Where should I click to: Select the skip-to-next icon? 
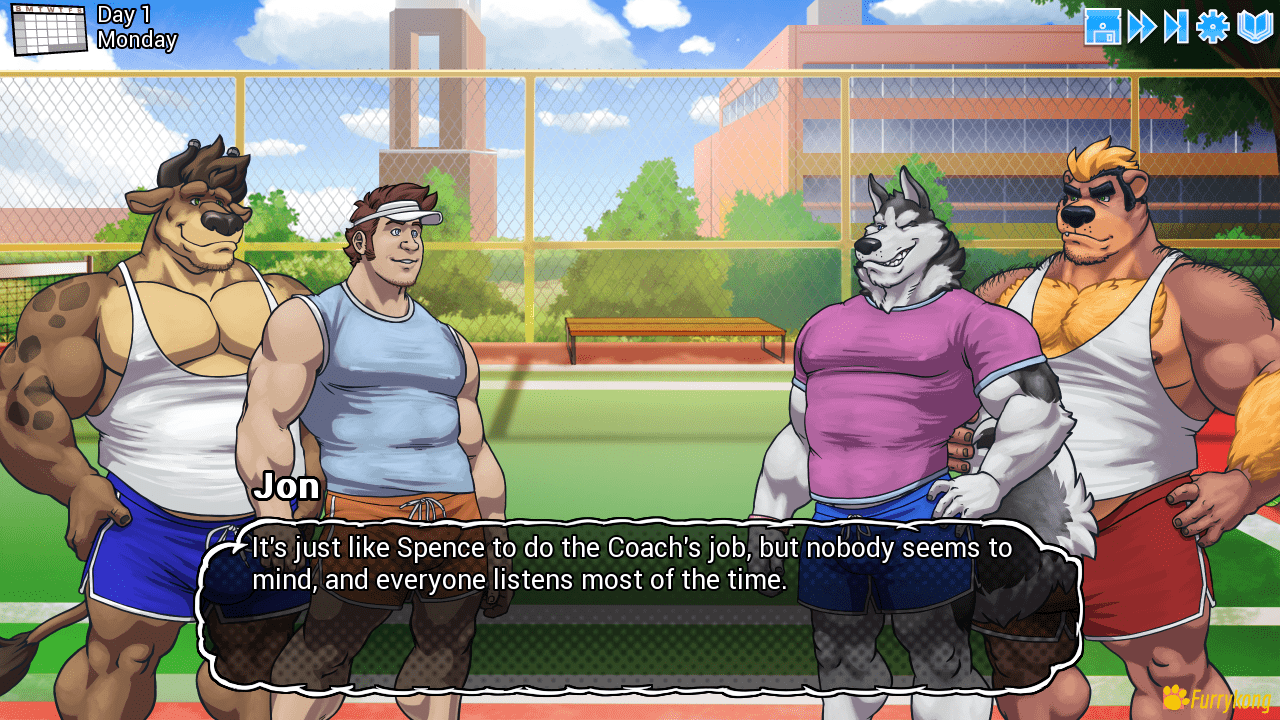pos(1178,28)
